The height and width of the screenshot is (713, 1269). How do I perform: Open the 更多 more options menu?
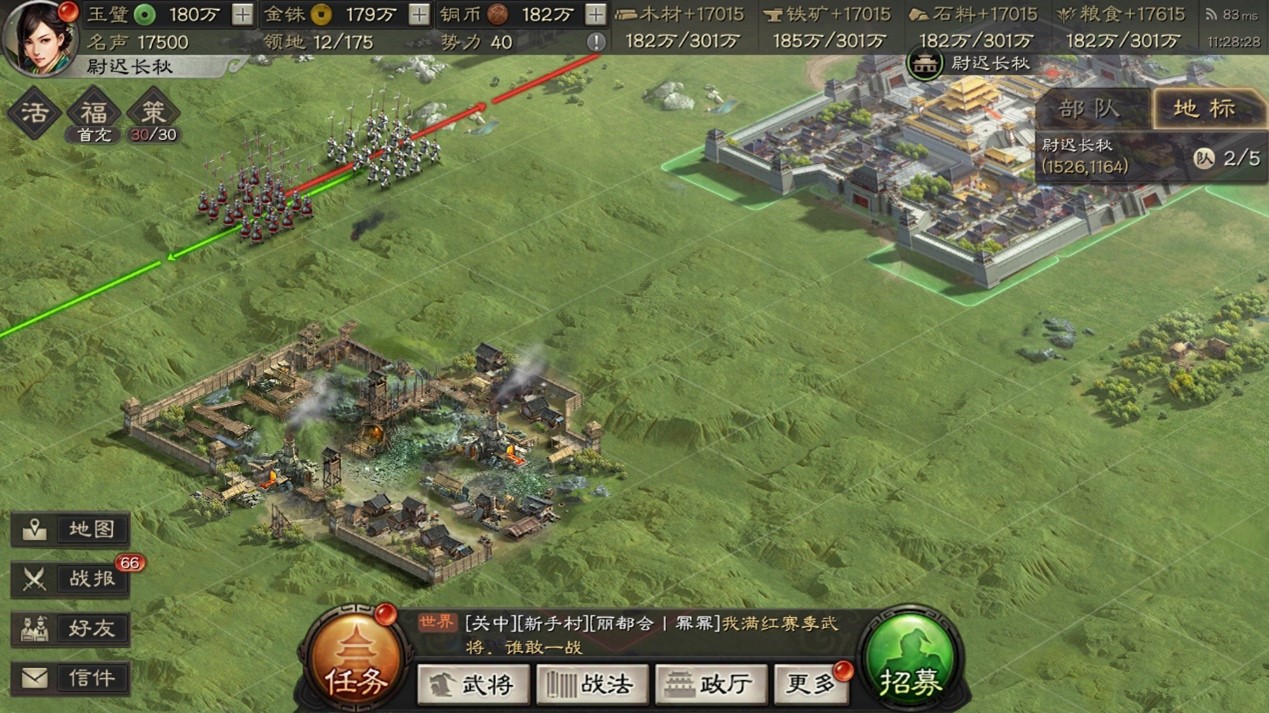pos(809,685)
